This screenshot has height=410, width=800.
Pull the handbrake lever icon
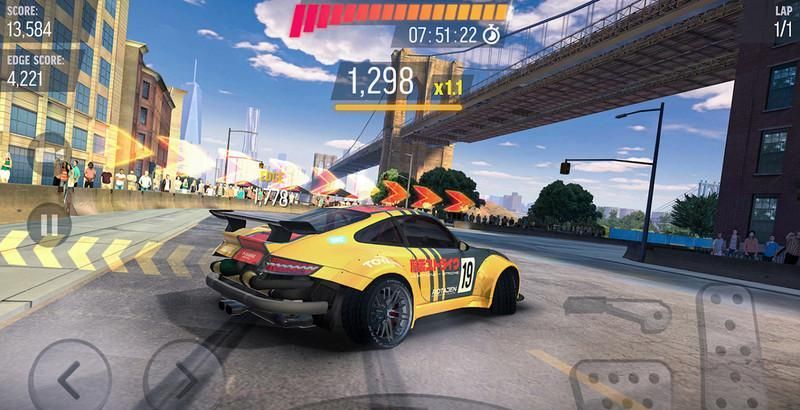(x=631, y=314)
